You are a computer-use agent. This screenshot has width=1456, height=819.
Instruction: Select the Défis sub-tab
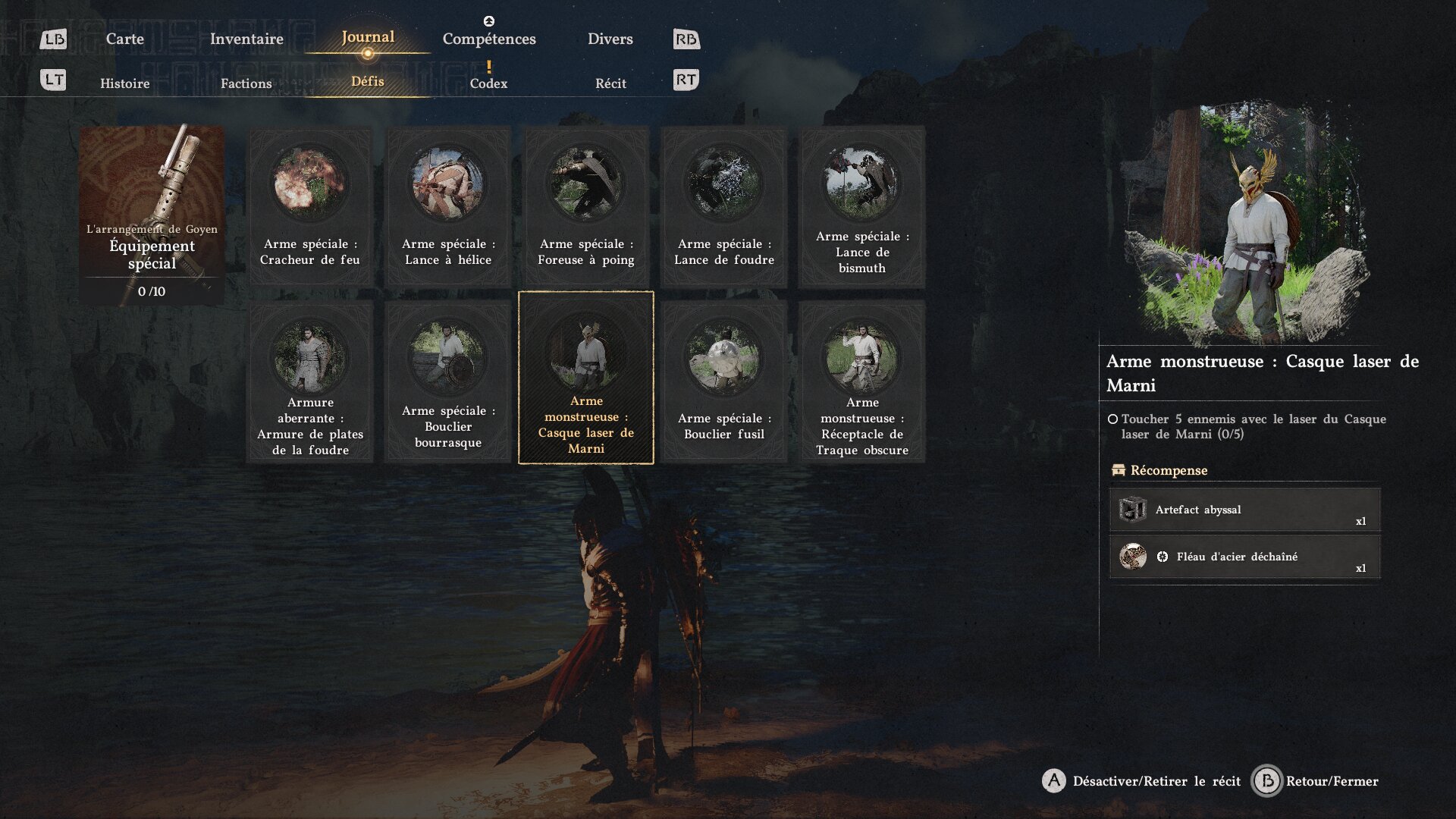click(x=368, y=81)
